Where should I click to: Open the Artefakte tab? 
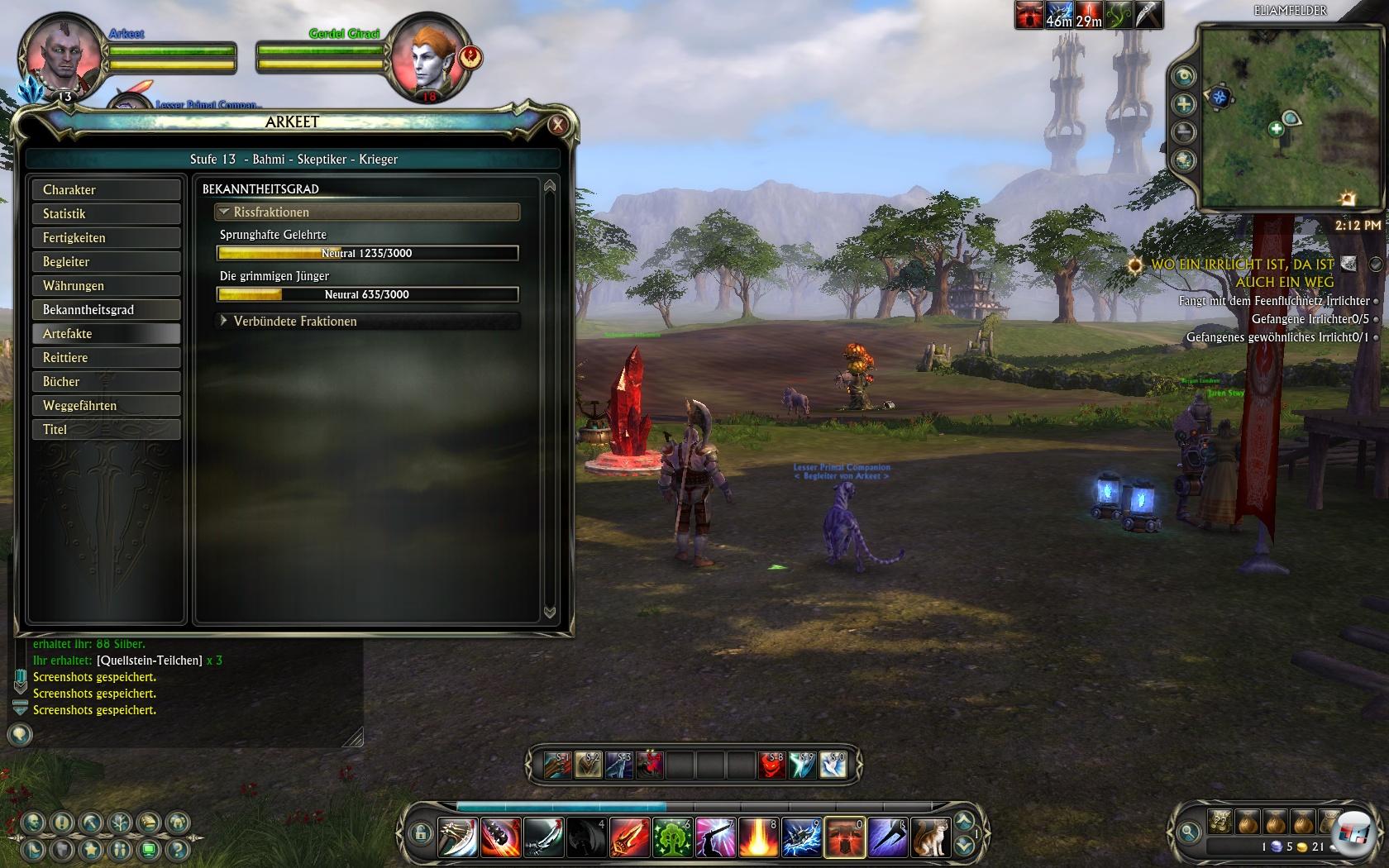pyautogui.click(x=106, y=333)
